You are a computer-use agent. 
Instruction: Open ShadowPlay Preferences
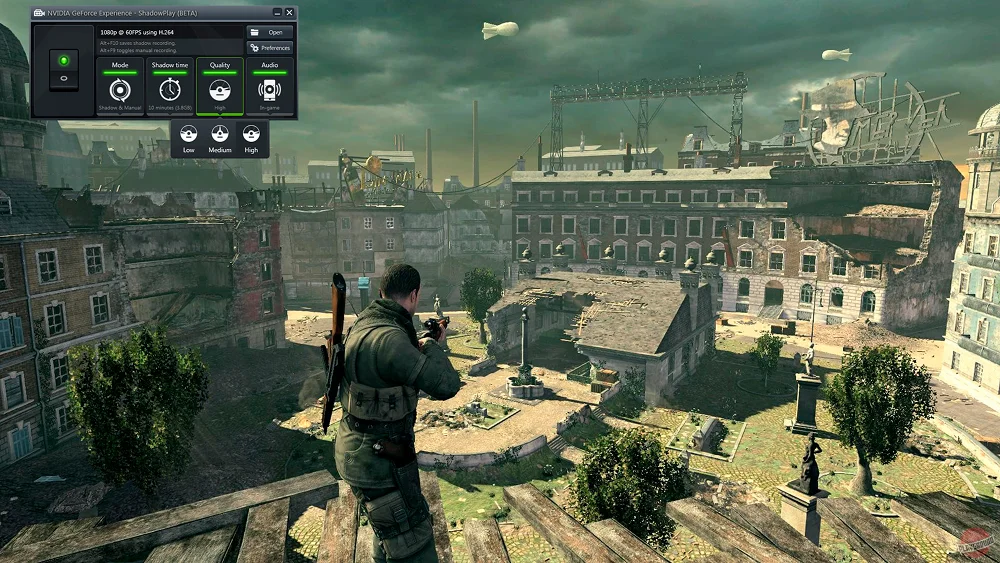[x=270, y=48]
